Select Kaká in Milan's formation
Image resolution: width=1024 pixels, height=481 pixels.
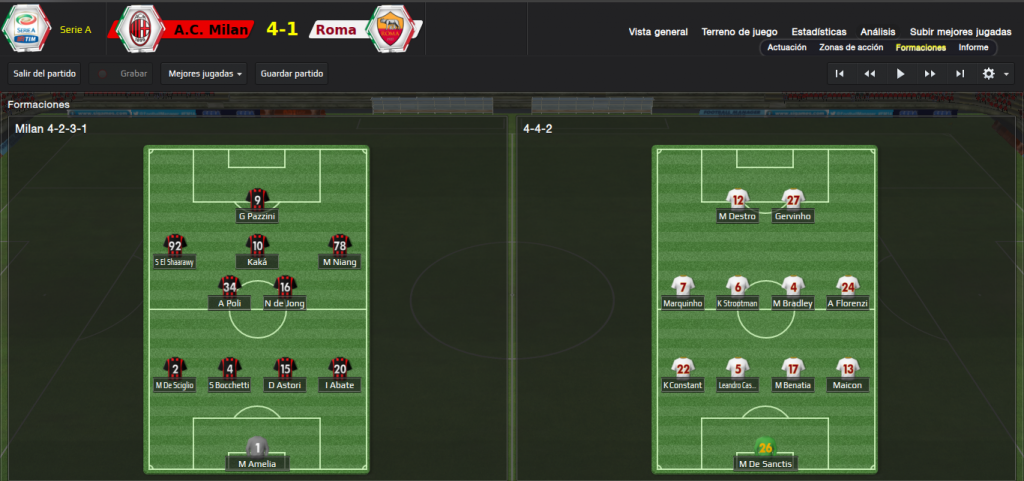tap(257, 251)
